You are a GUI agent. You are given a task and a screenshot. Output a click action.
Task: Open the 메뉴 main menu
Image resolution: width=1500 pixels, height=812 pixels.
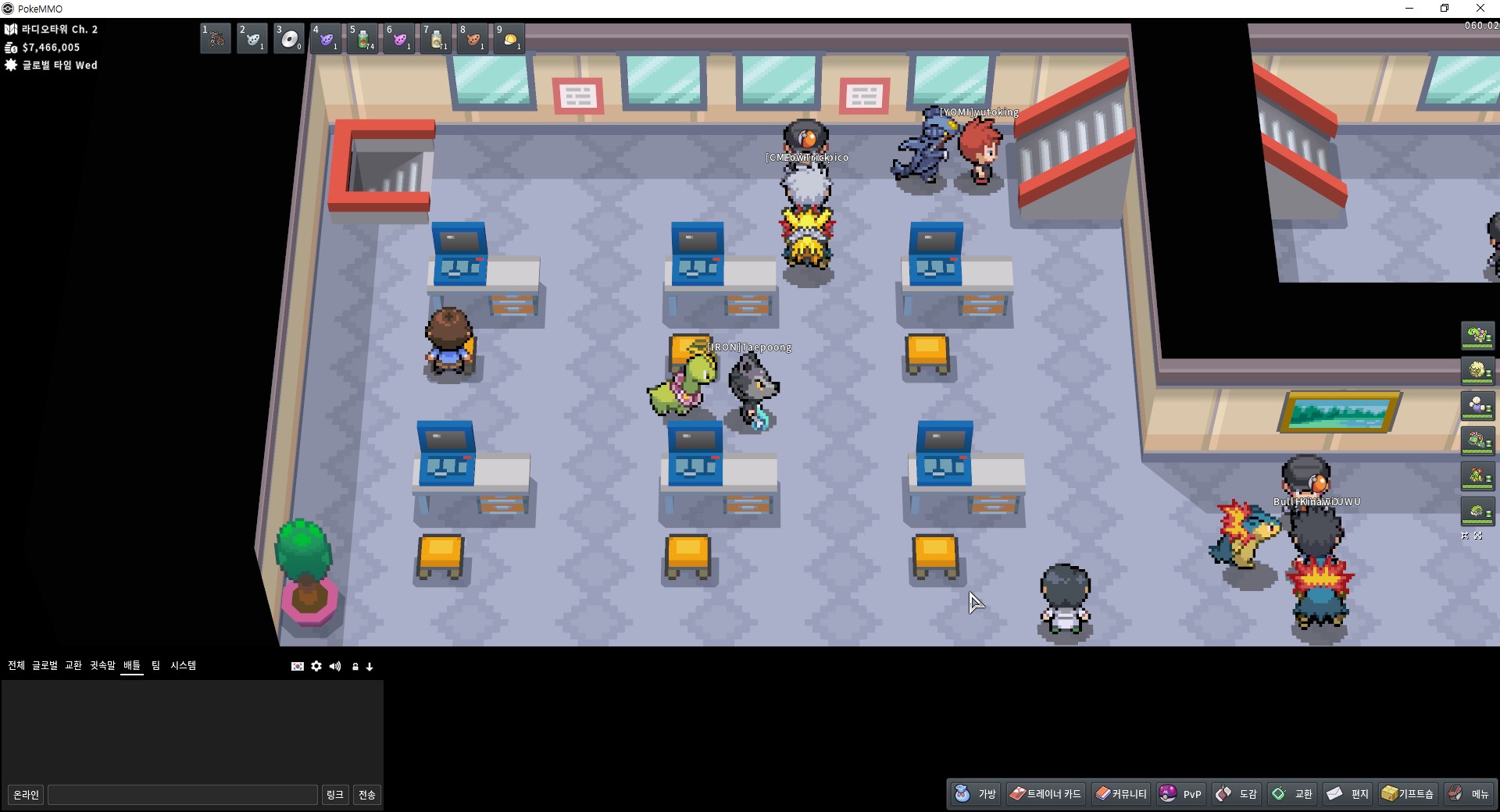(x=1469, y=794)
